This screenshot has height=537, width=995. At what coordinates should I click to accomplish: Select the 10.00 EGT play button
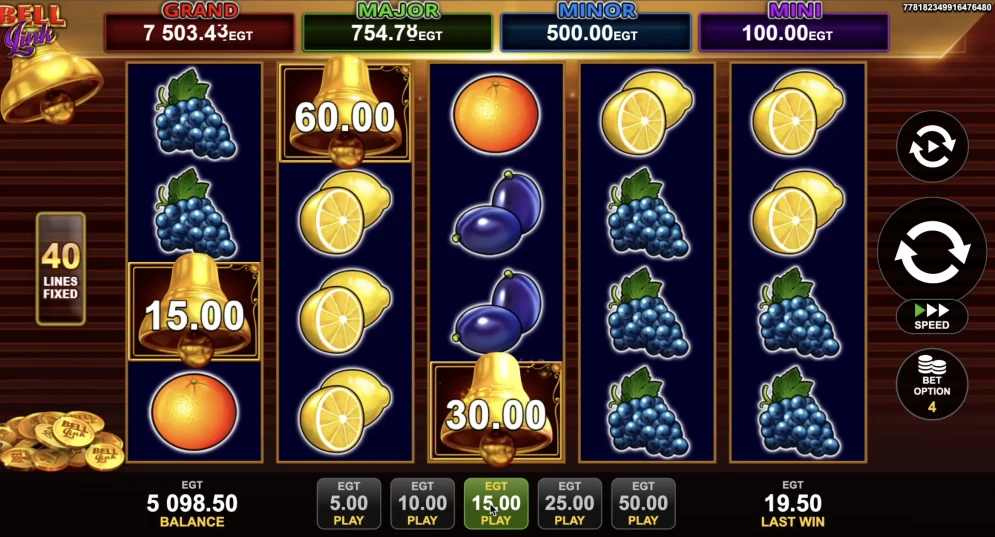422,503
